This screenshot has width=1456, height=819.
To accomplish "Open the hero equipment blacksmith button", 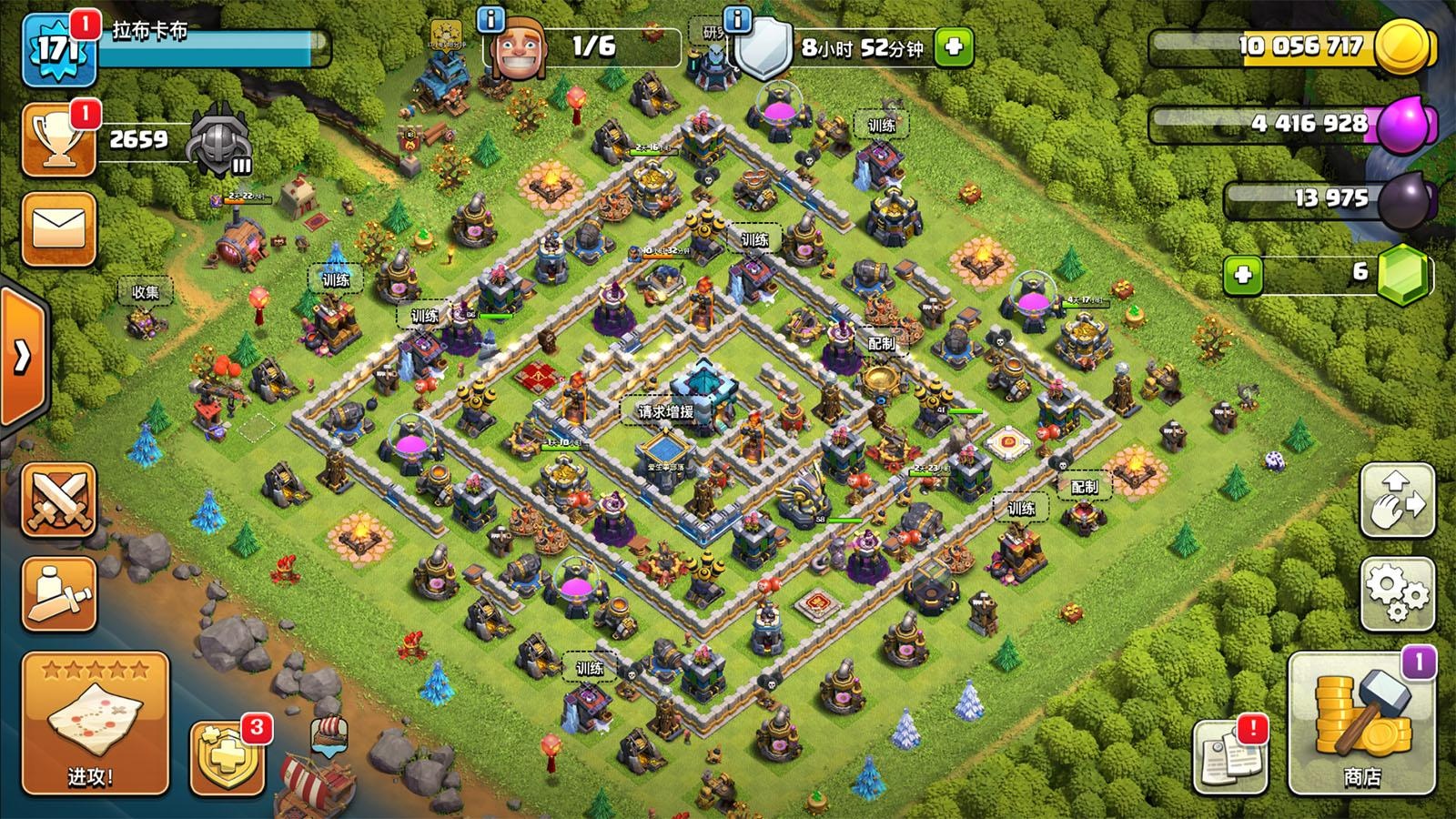I will [59, 593].
